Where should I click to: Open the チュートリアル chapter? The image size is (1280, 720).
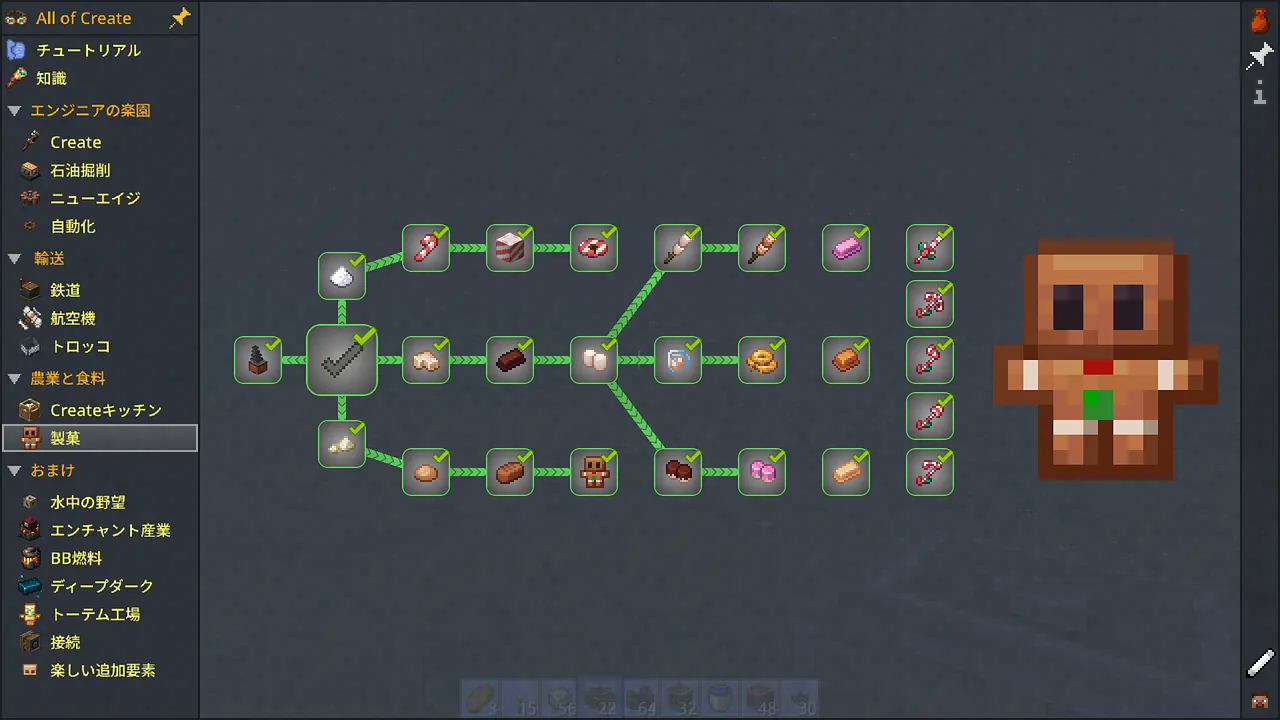click(88, 50)
